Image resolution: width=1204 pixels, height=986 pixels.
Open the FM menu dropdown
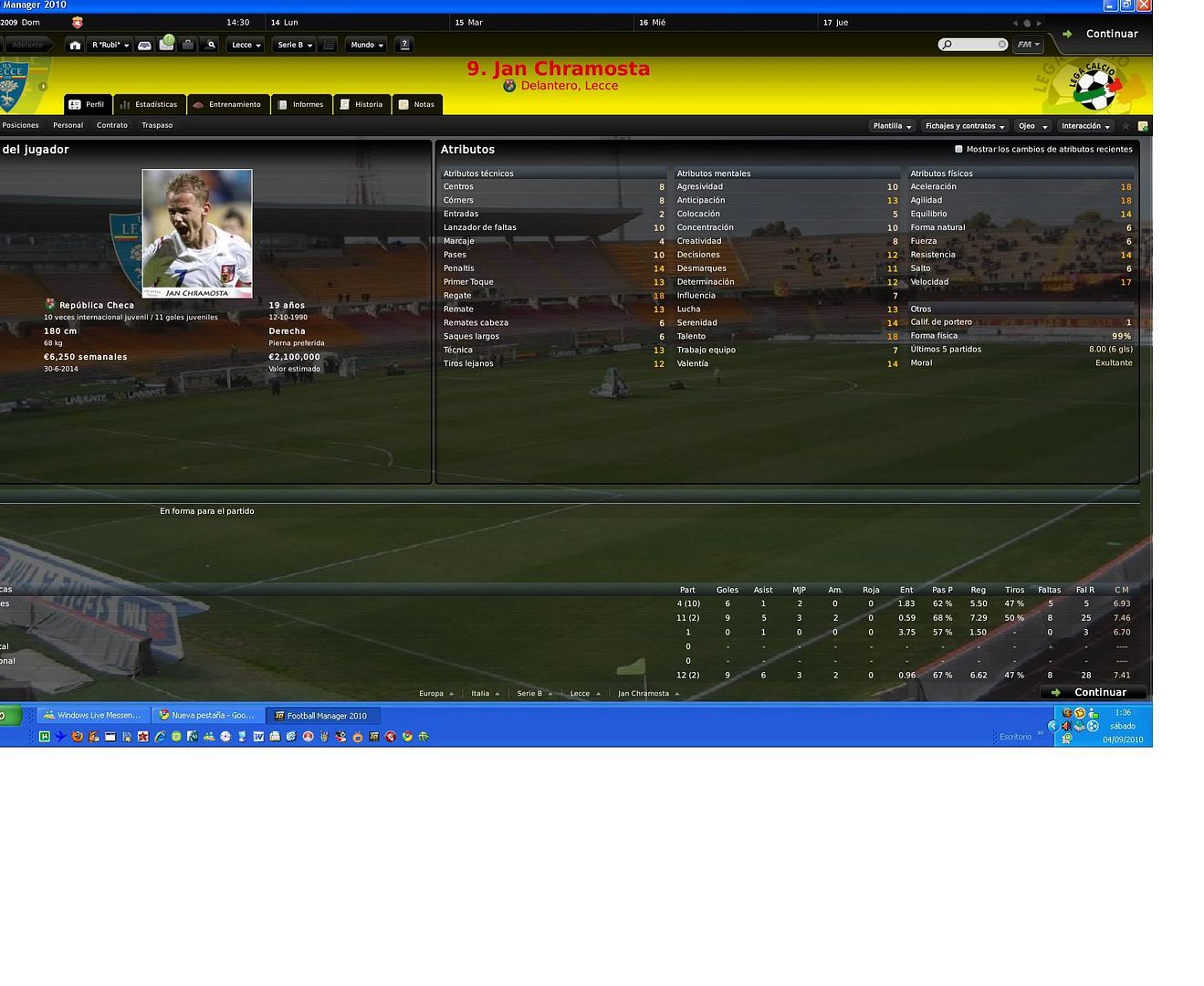coord(1028,45)
